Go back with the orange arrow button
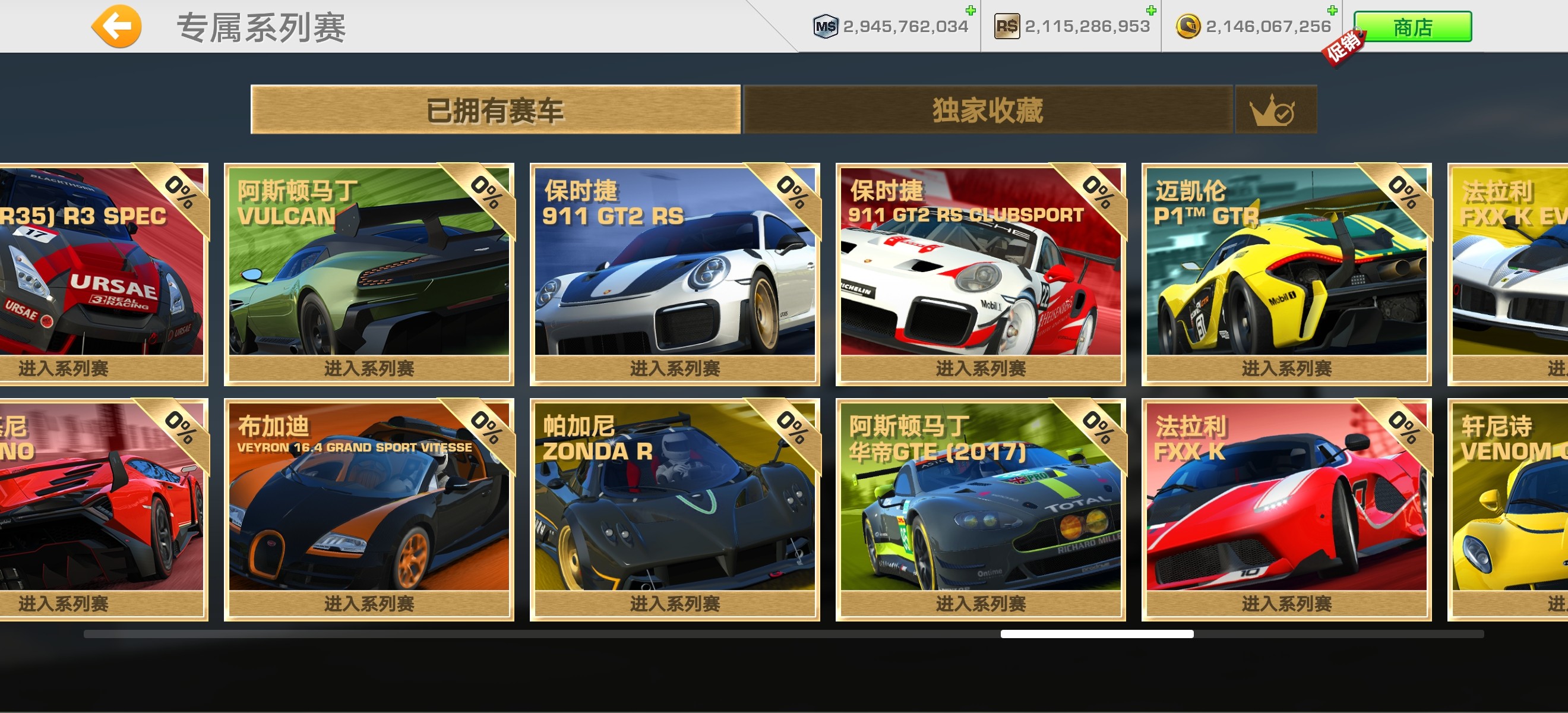1568x713 pixels. click(116, 26)
